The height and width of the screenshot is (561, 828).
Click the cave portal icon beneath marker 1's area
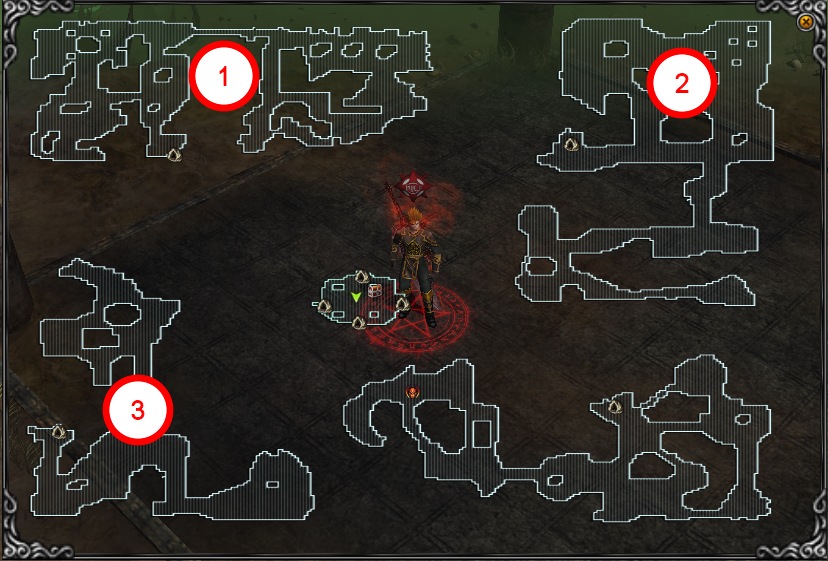[174, 155]
